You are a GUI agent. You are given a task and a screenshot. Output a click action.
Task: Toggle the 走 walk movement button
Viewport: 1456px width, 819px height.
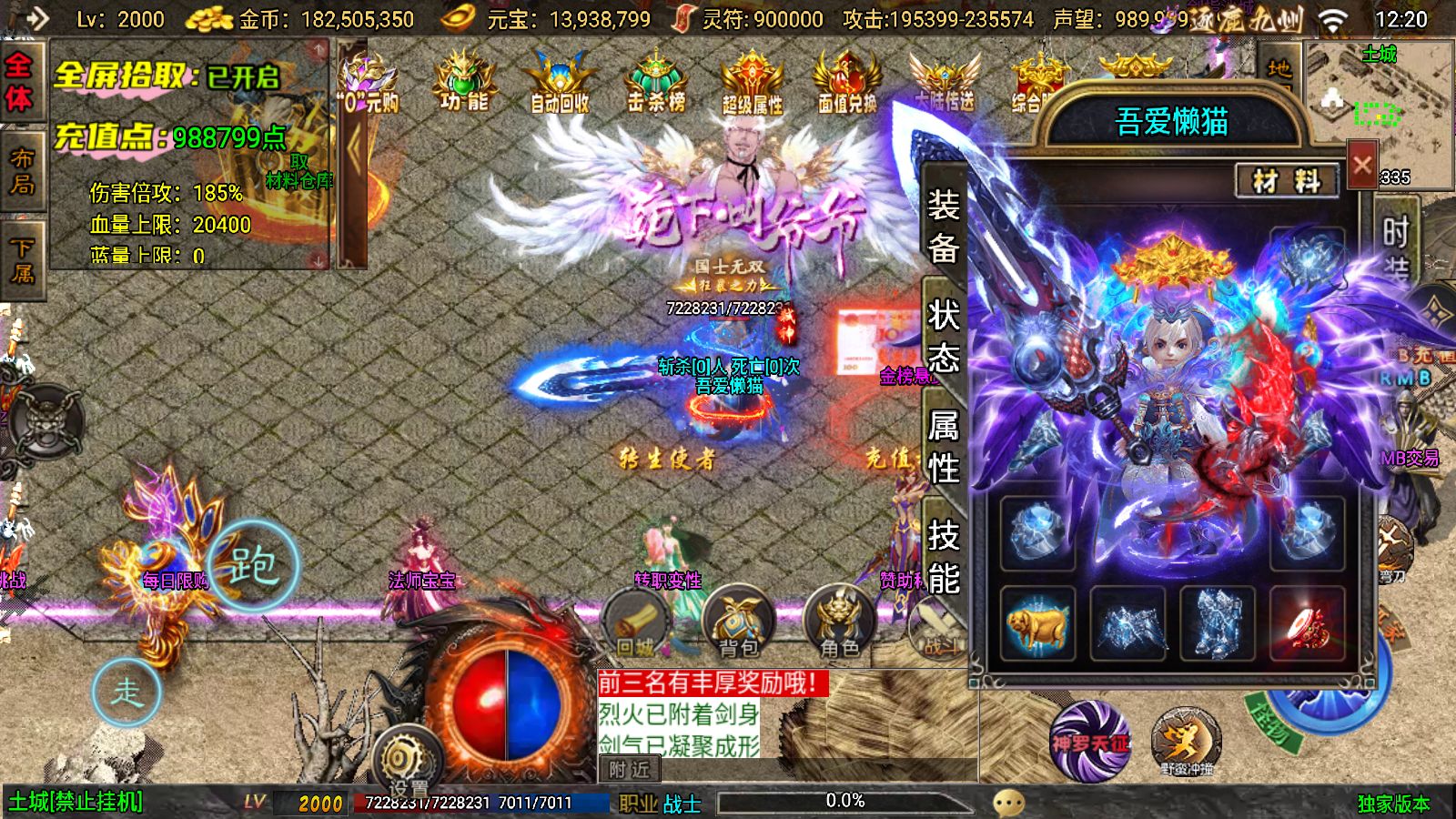[x=126, y=692]
